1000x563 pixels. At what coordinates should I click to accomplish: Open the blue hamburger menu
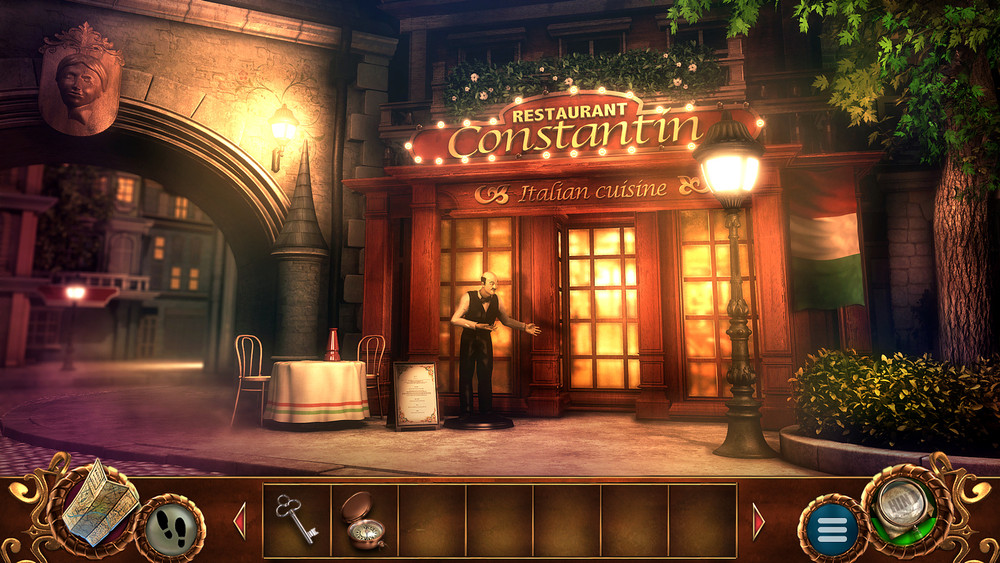tap(831, 526)
